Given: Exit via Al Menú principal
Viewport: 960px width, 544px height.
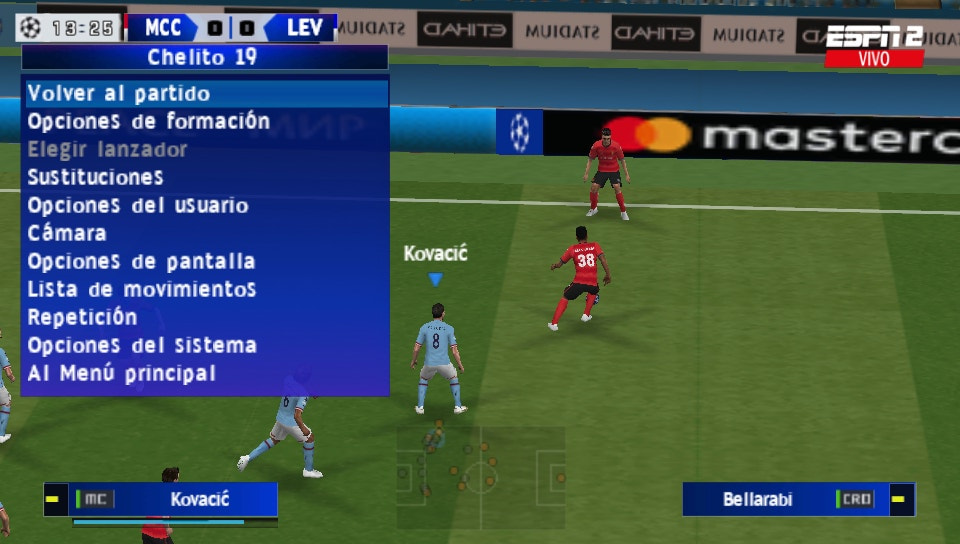Looking at the screenshot, I should (121, 374).
